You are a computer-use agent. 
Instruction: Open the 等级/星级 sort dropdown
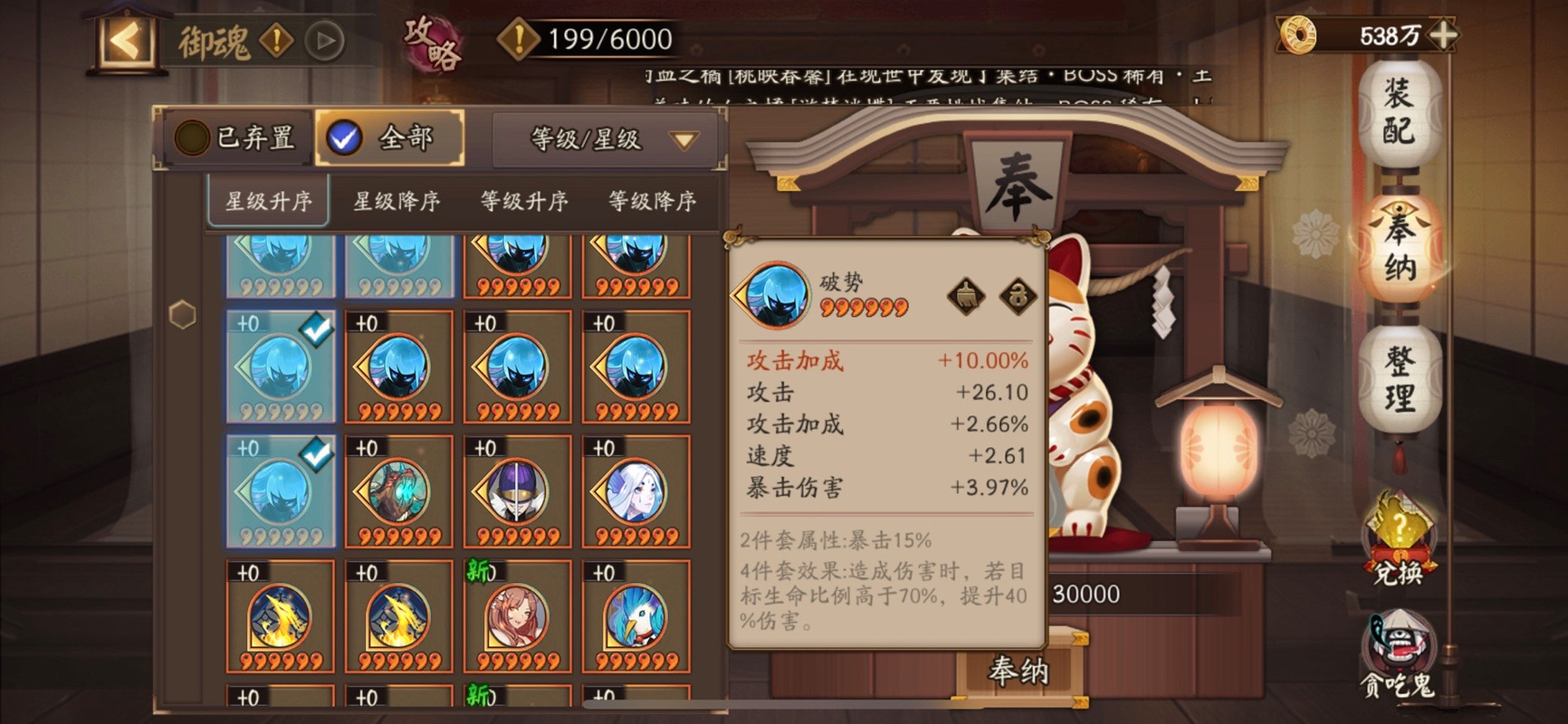[609, 139]
